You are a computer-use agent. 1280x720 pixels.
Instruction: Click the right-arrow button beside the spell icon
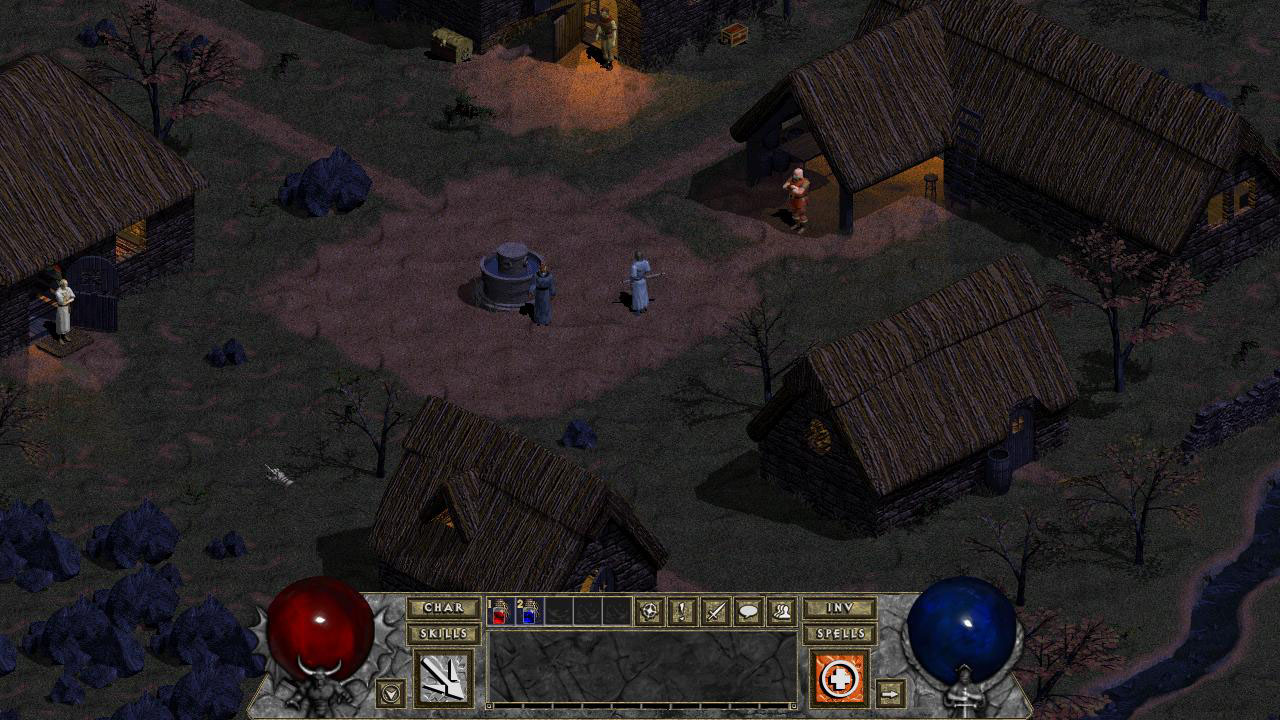889,692
